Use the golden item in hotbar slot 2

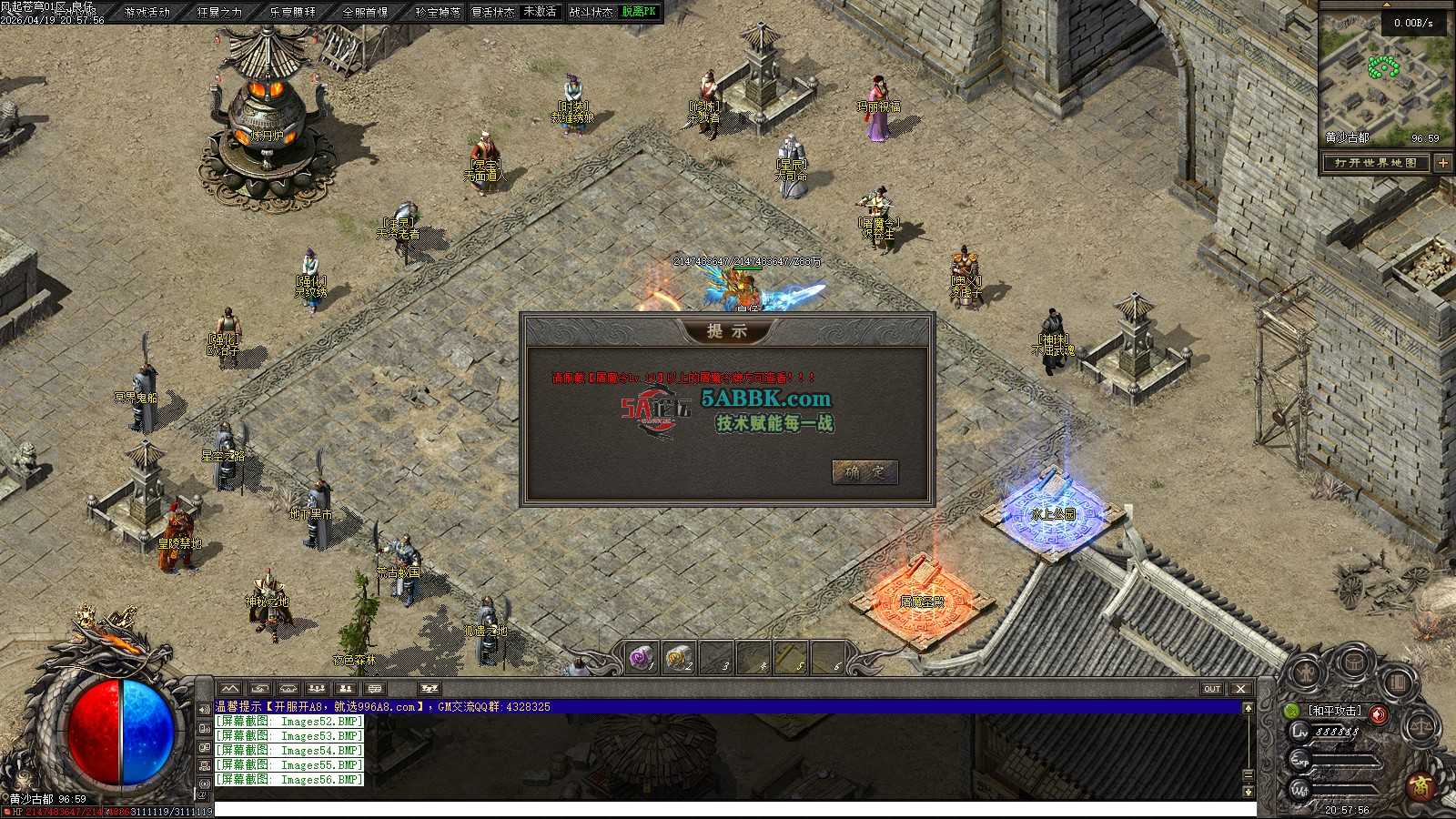coord(679,657)
